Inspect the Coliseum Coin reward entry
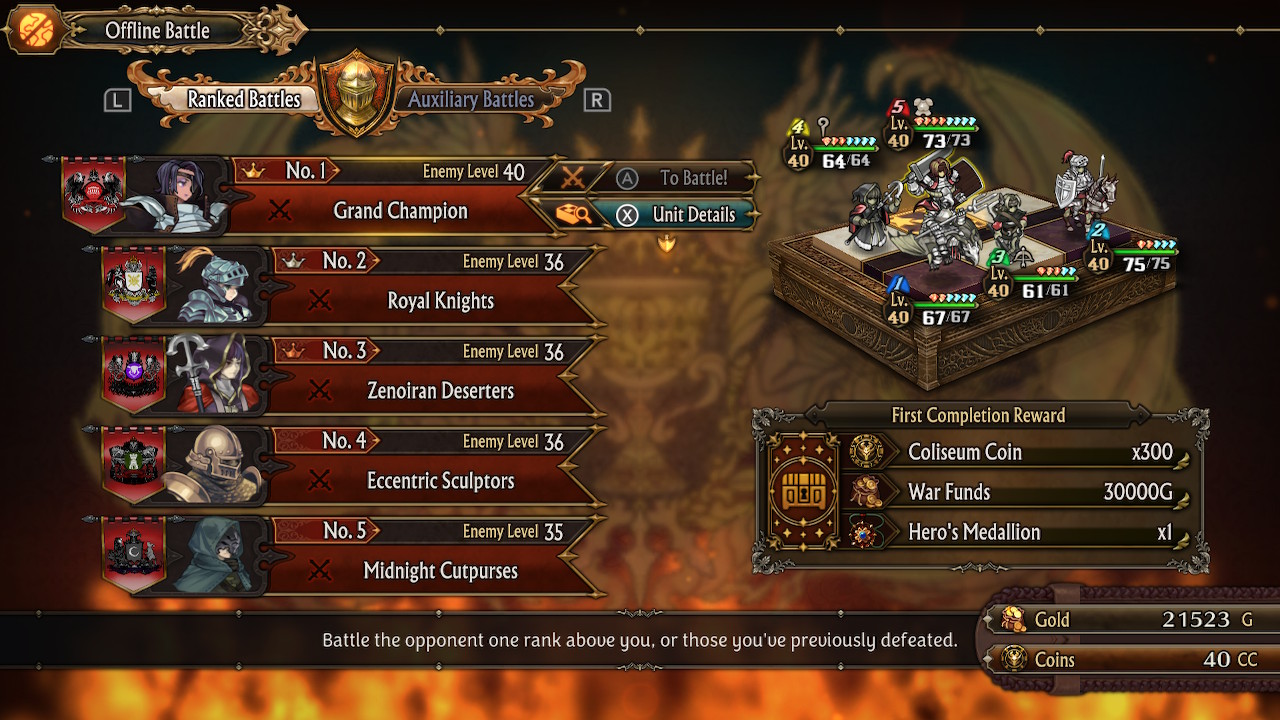The image size is (1280, 720). [x=1010, y=452]
